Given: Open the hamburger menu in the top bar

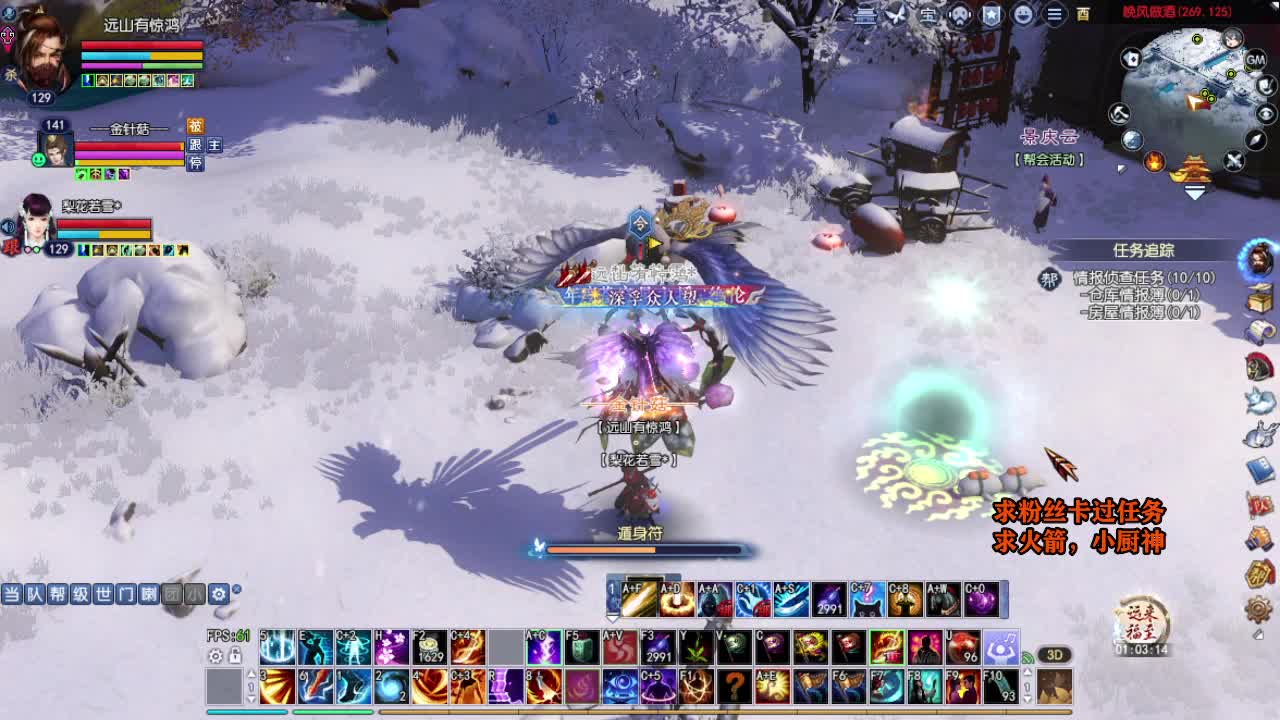Looking at the screenshot, I should [1054, 14].
